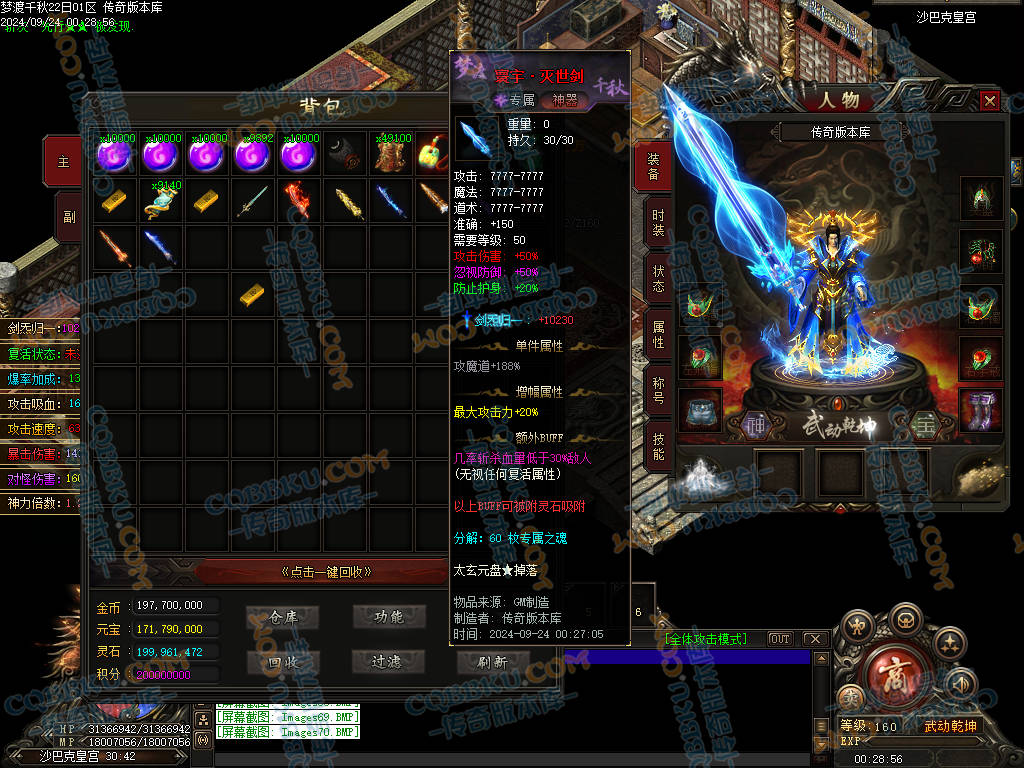Close the character (人物) panel
Screen dimensions: 1024x768
(x=989, y=101)
